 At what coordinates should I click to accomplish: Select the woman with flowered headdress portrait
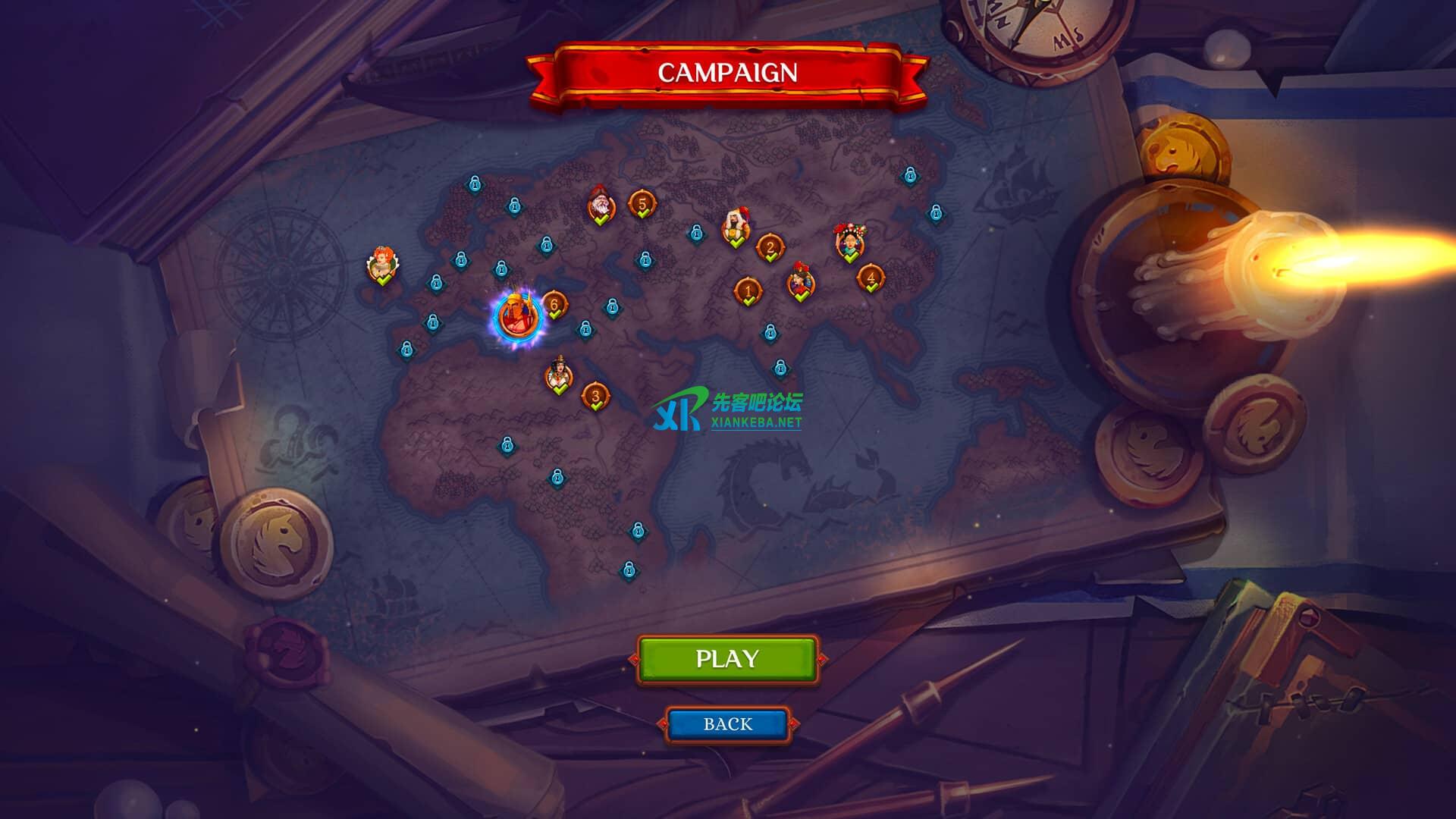850,242
